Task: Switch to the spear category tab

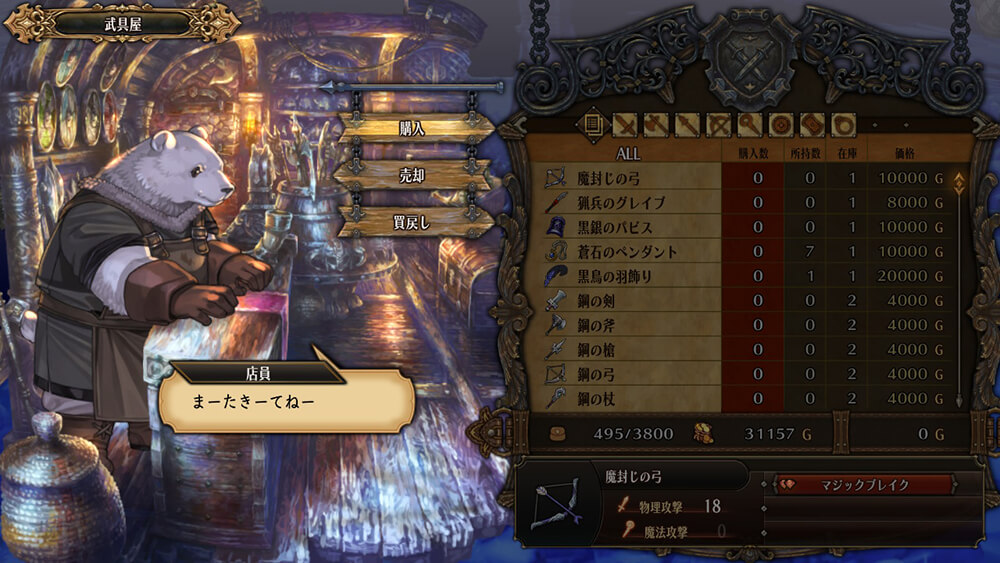Action: [x=687, y=124]
